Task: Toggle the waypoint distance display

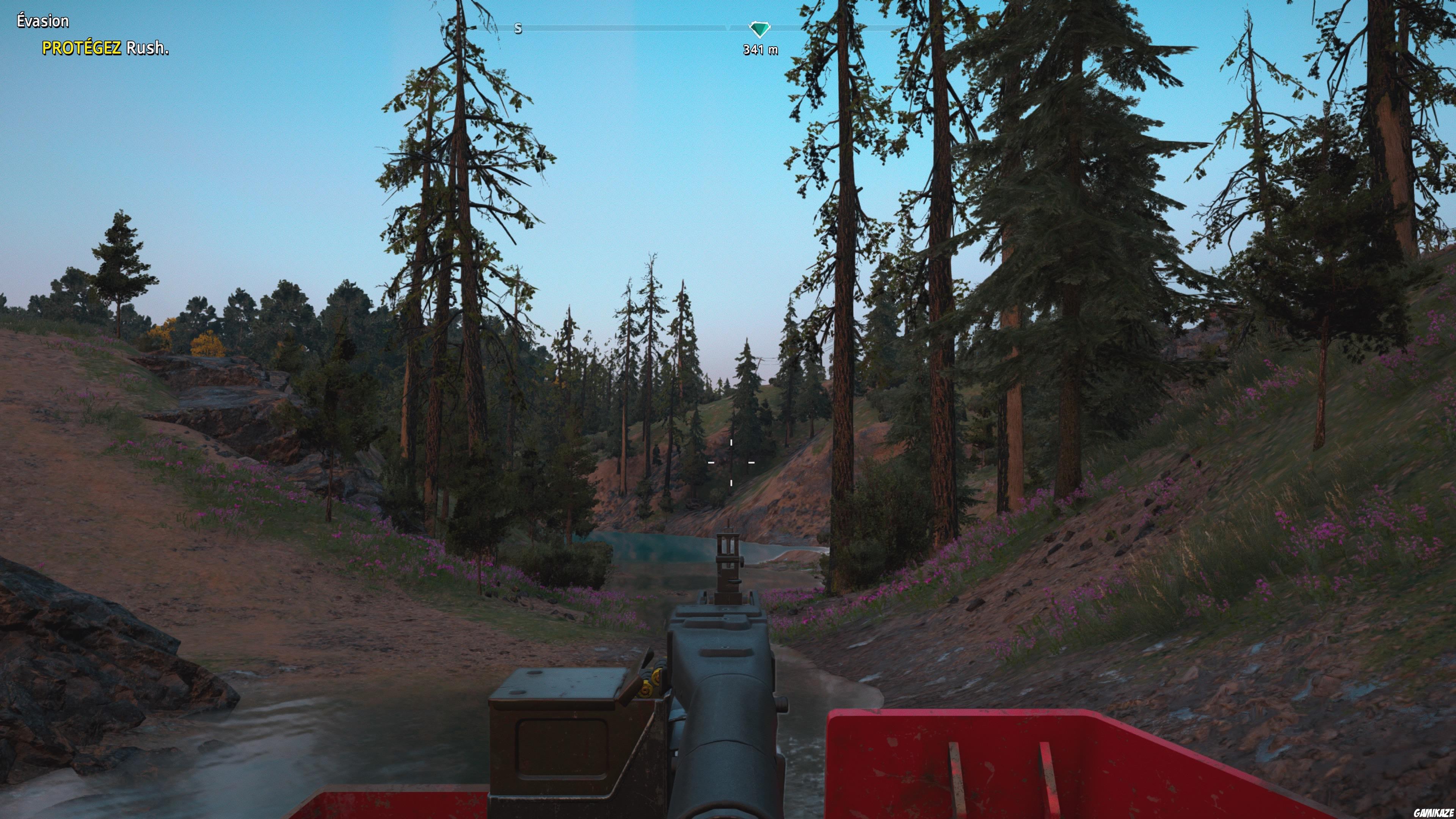Action: point(760,50)
